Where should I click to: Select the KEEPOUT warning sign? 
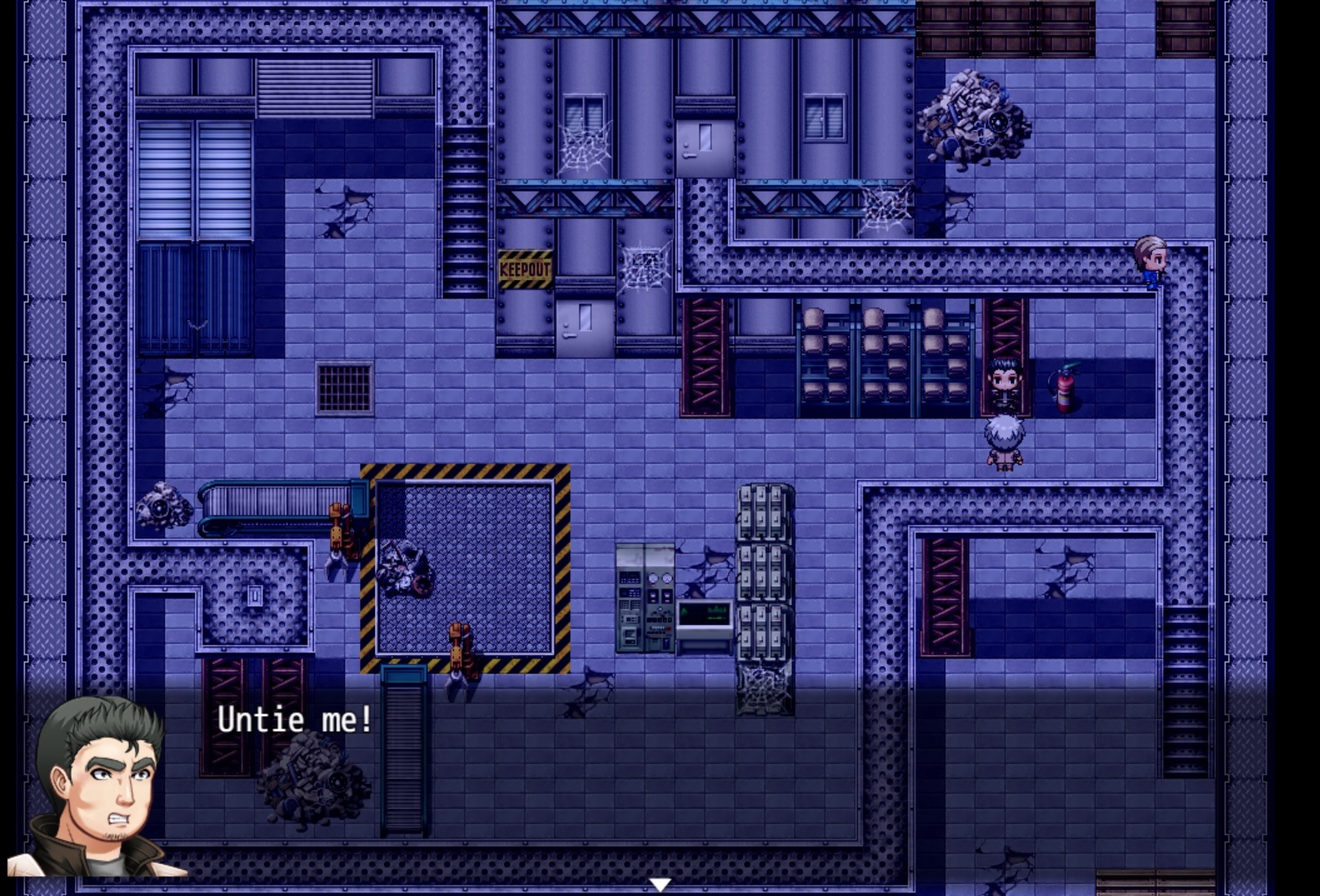[524, 268]
